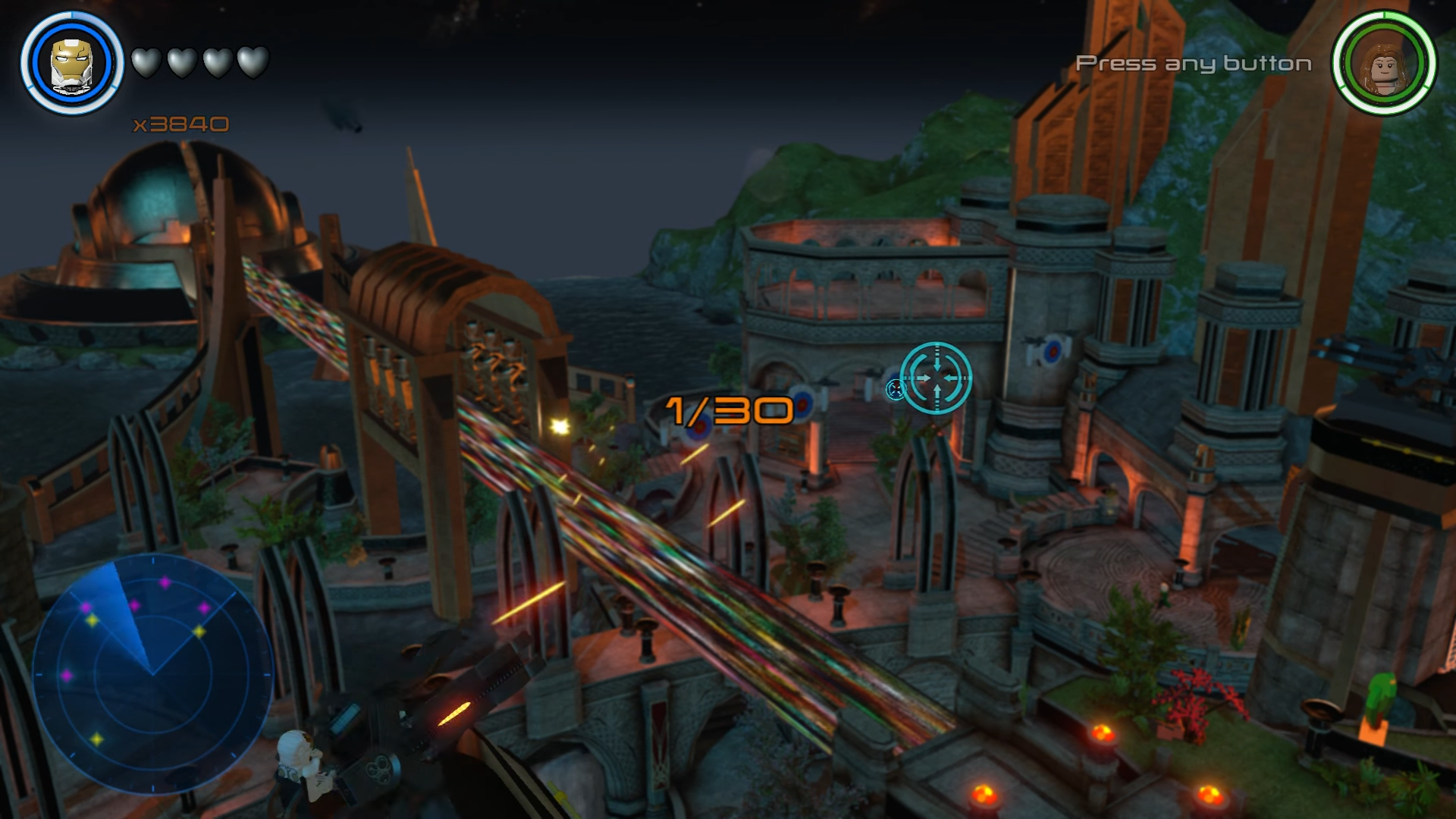Click the player two character portrait

click(x=1384, y=63)
